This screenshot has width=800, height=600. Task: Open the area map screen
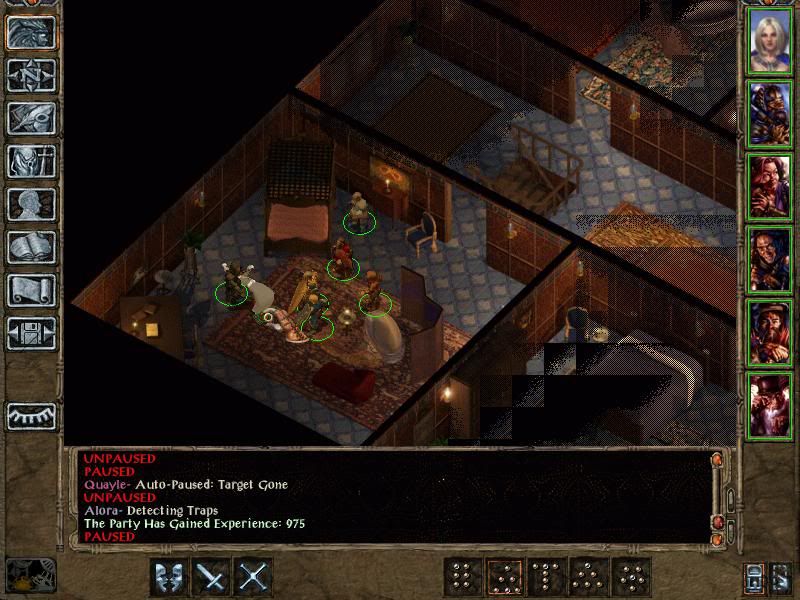[x=31, y=74]
